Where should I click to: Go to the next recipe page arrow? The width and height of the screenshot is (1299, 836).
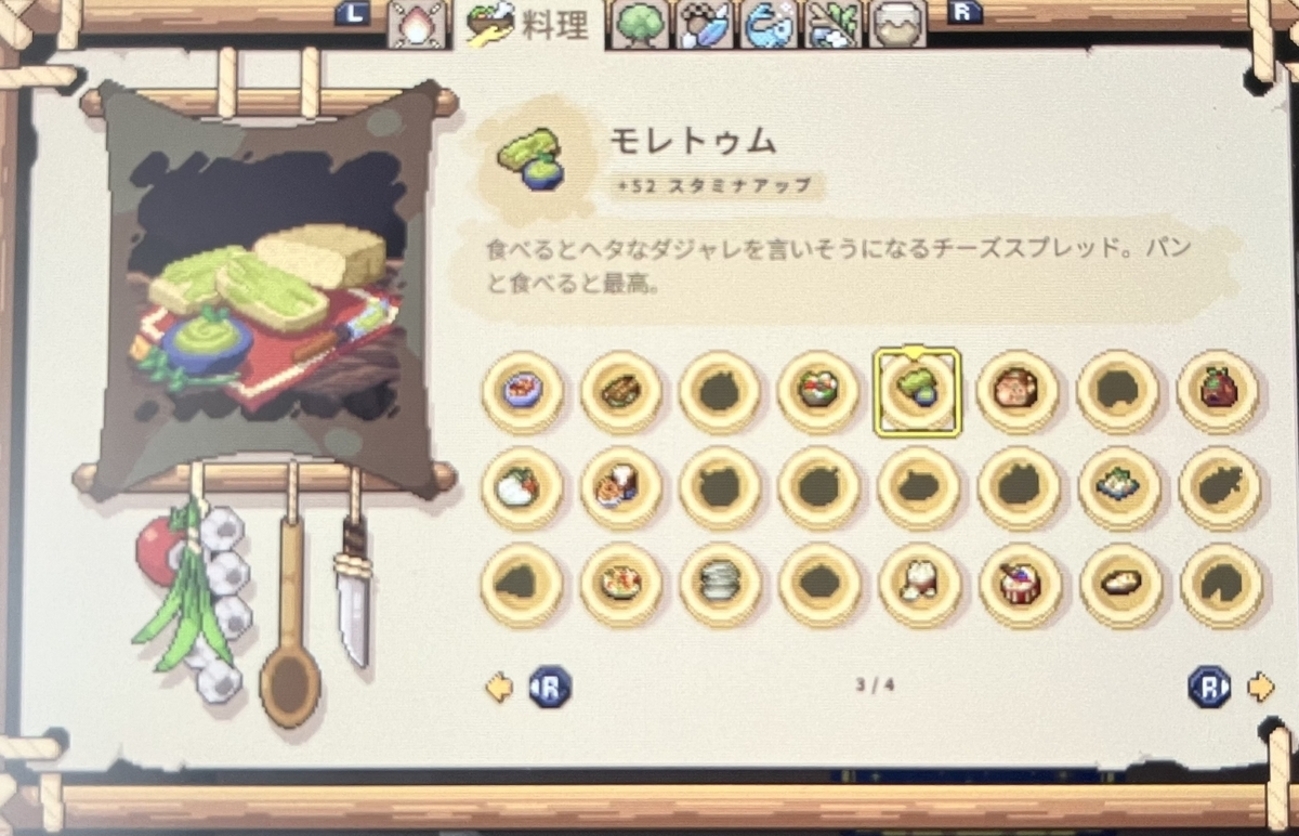[x=1262, y=687]
